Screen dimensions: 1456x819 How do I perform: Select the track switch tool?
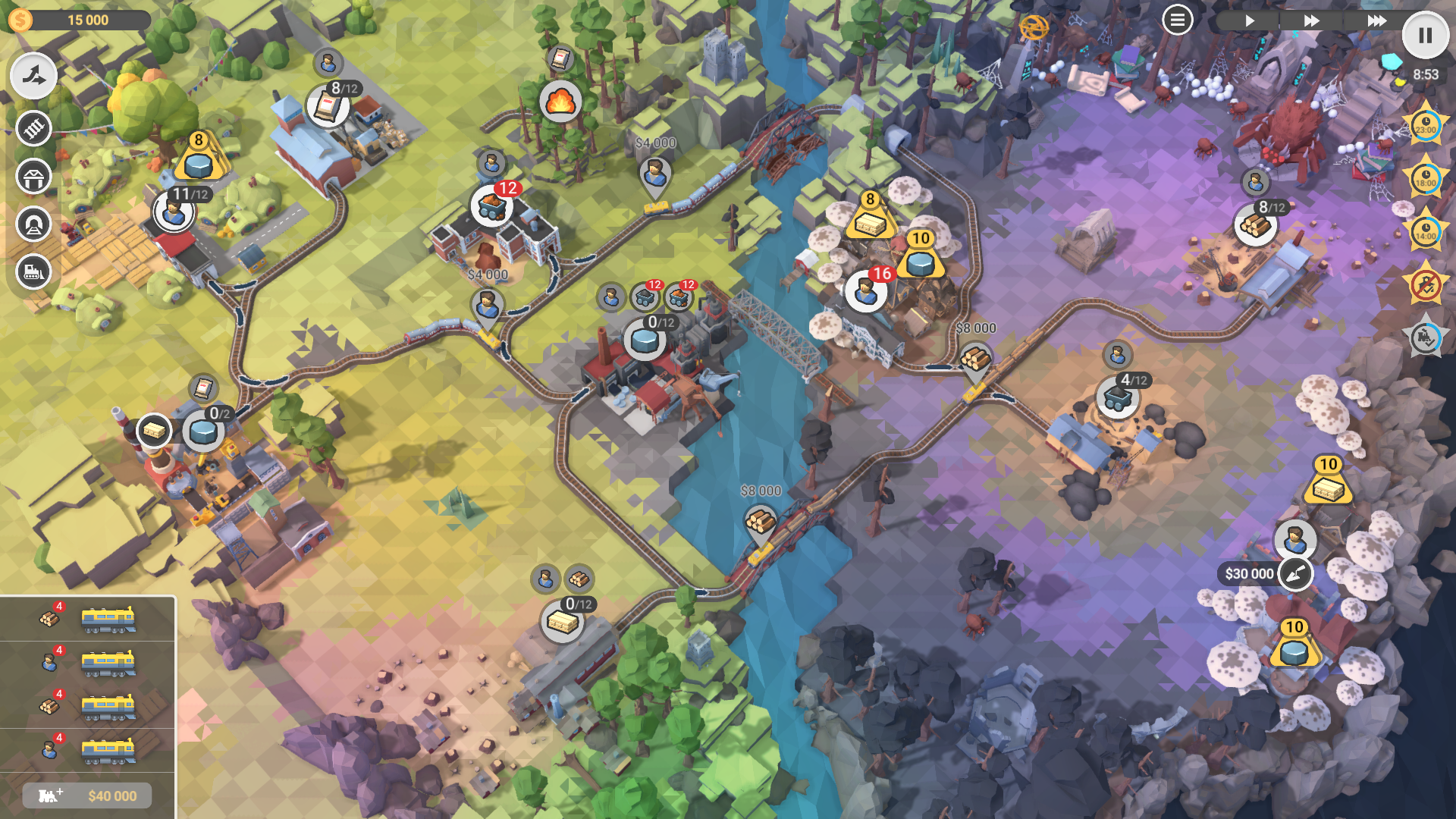point(33,76)
